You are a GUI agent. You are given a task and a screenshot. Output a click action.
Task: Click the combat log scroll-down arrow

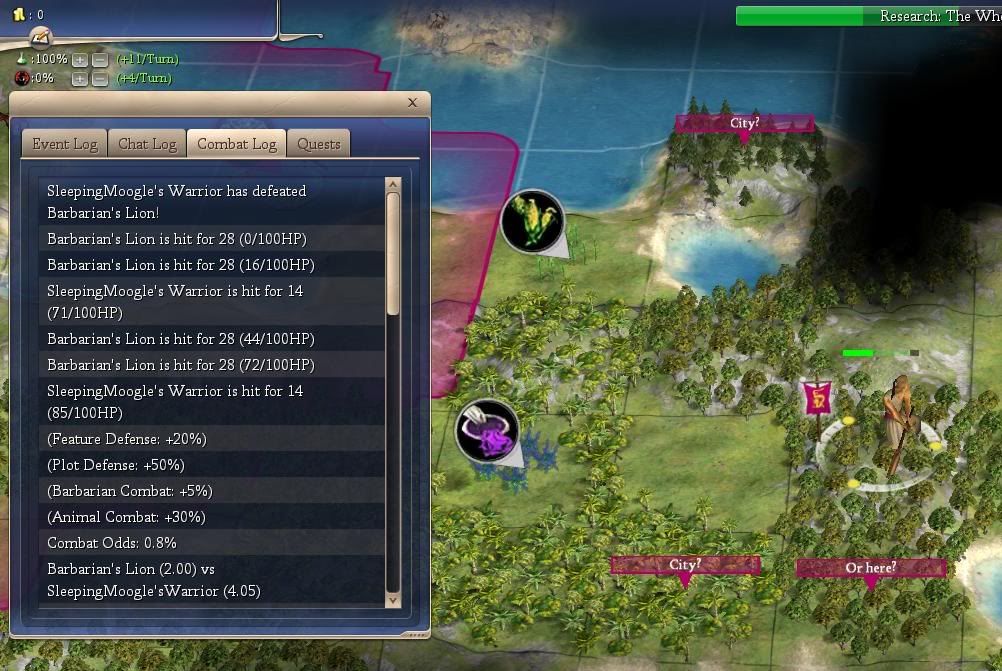pos(393,599)
